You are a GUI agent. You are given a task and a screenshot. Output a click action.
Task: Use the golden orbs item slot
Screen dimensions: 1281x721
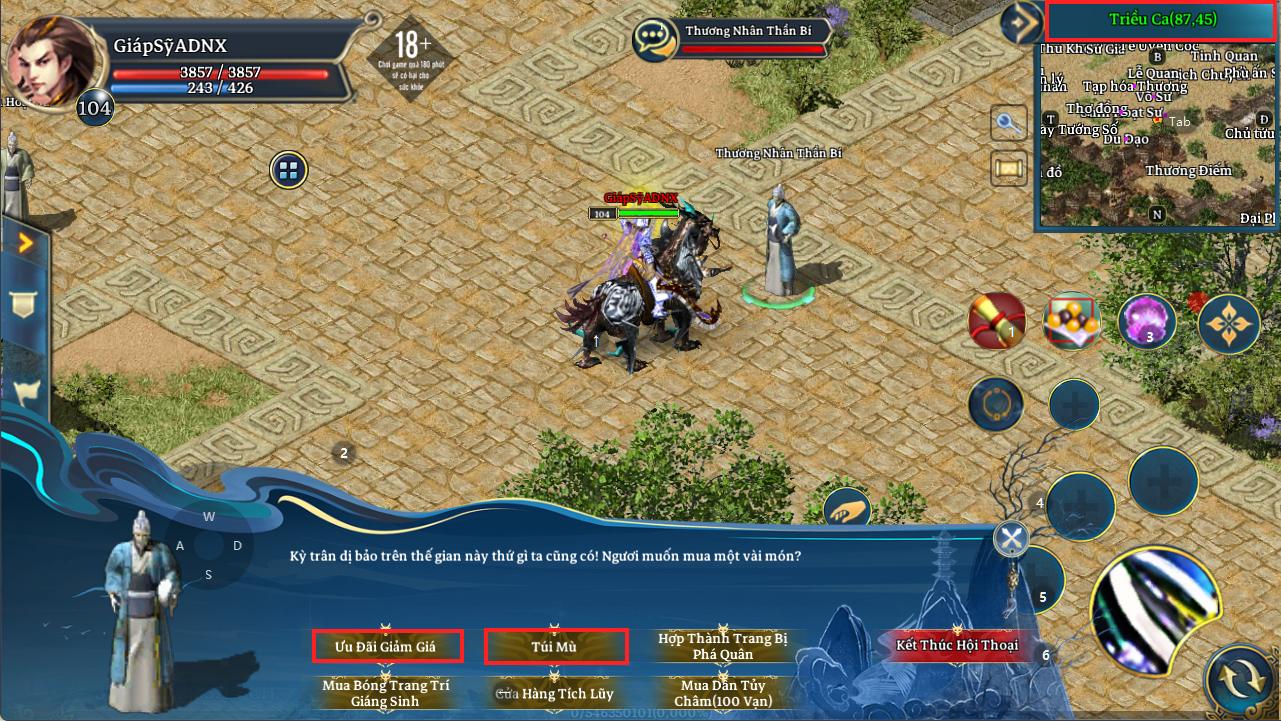[1072, 321]
